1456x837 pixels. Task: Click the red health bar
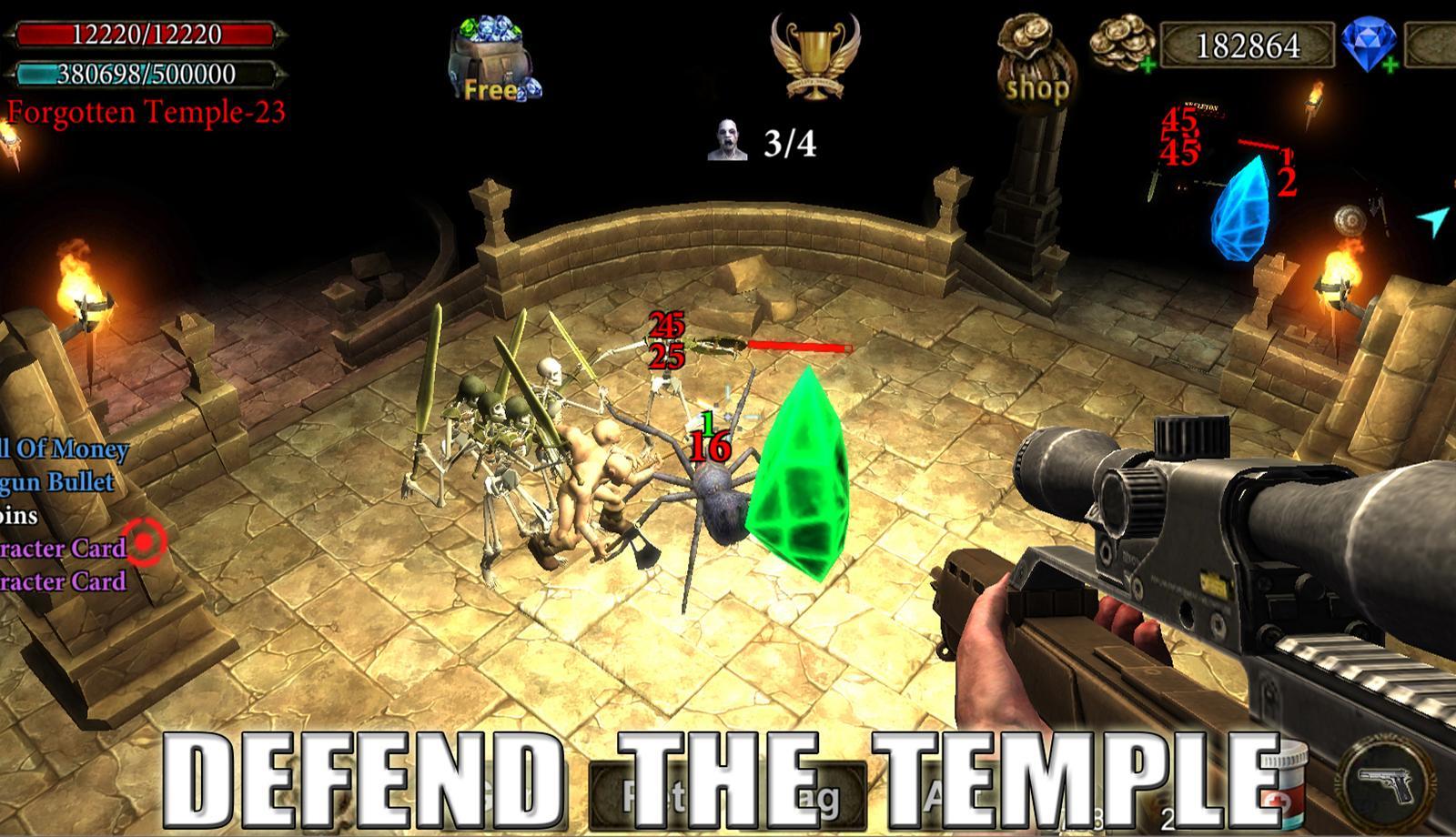(138, 36)
